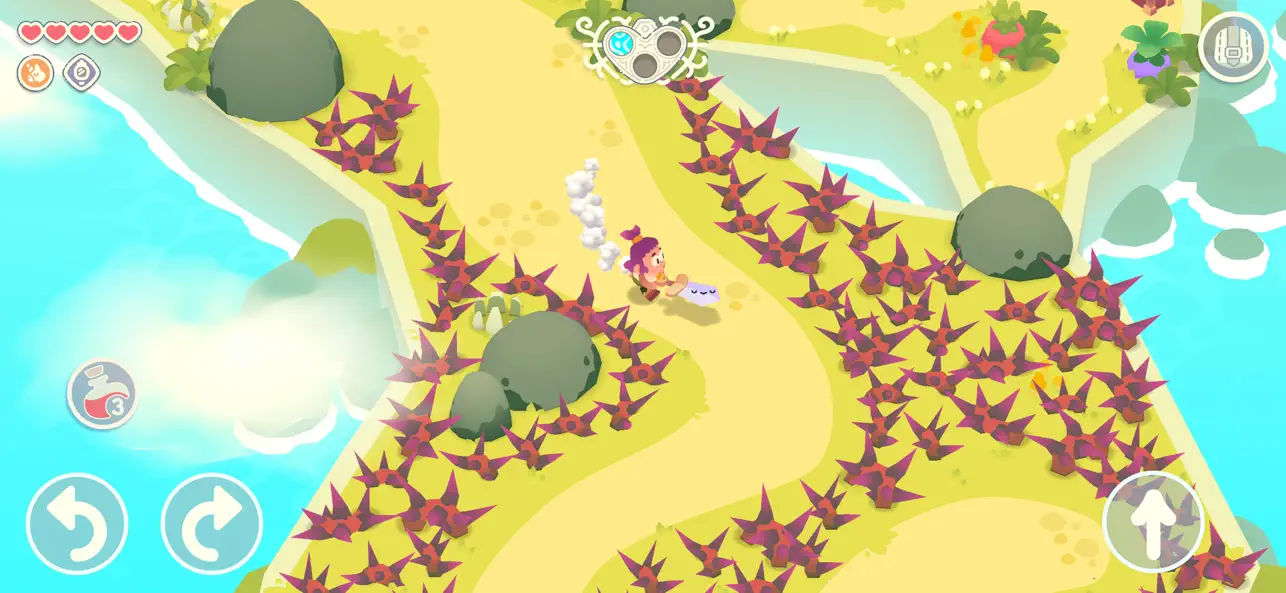
Task: Use the red health potion
Action: coord(102,394)
